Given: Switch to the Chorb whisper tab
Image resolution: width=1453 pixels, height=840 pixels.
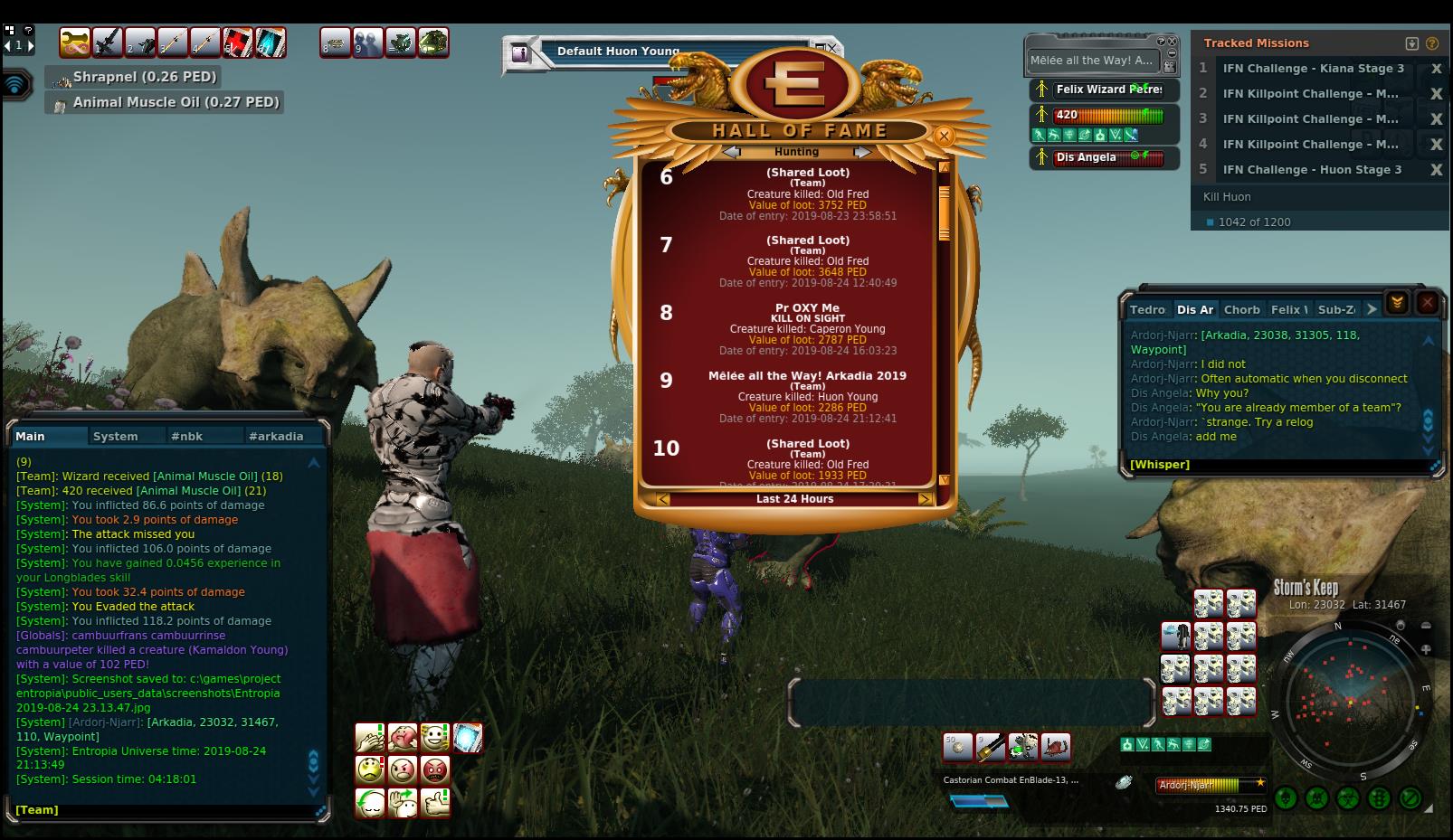Looking at the screenshot, I should point(1241,309).
